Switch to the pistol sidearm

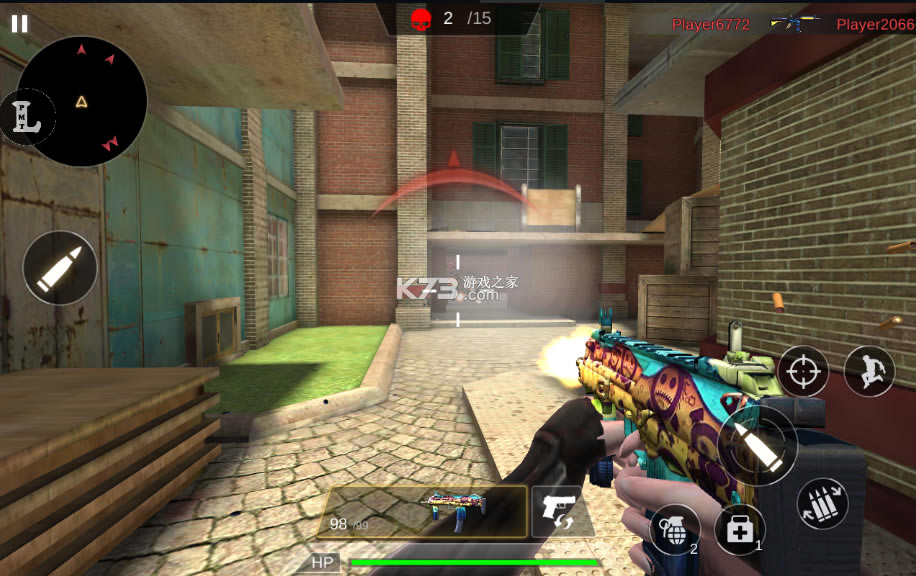point(558,512)
